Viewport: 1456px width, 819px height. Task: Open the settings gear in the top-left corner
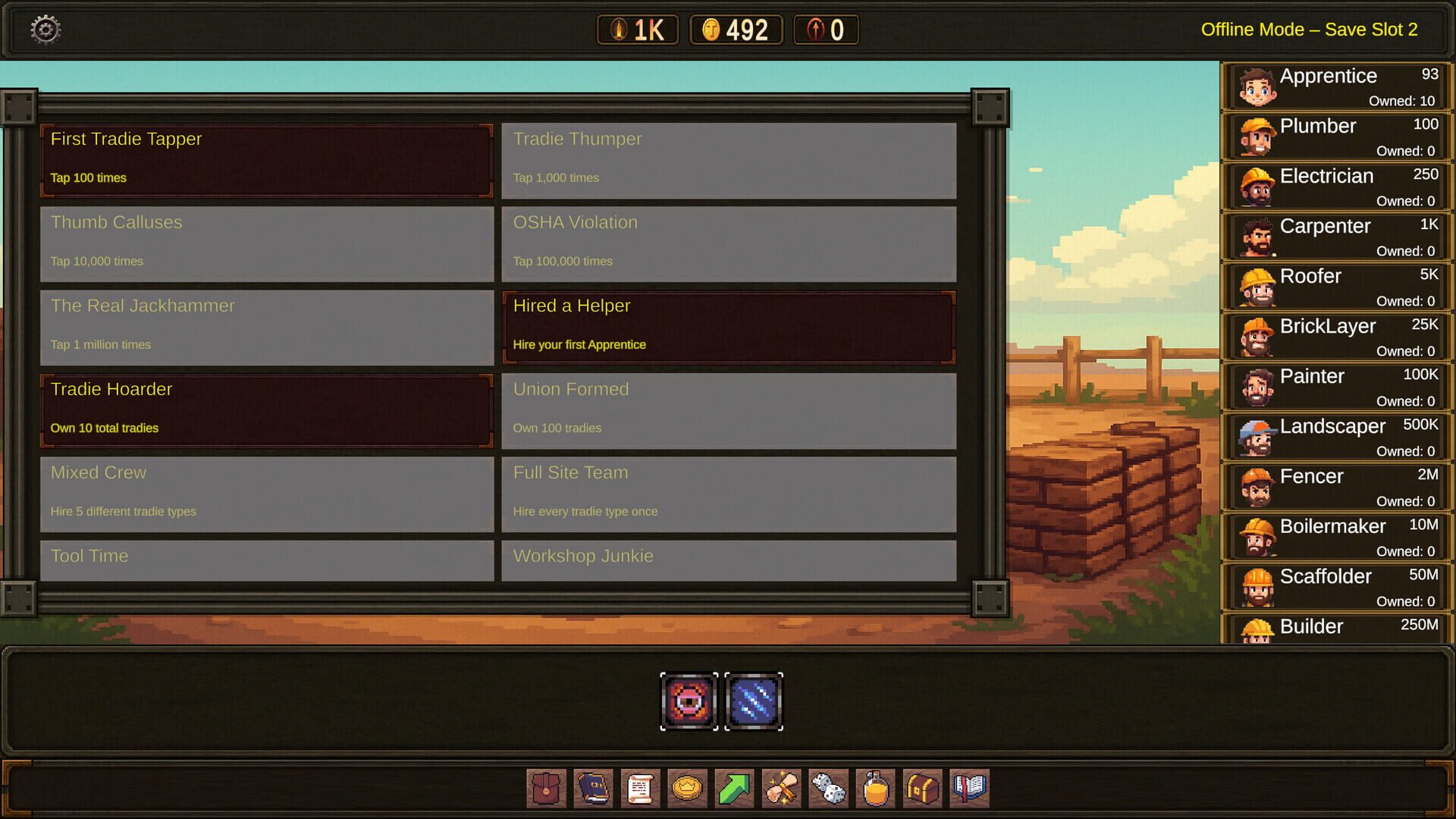point(43,28)
